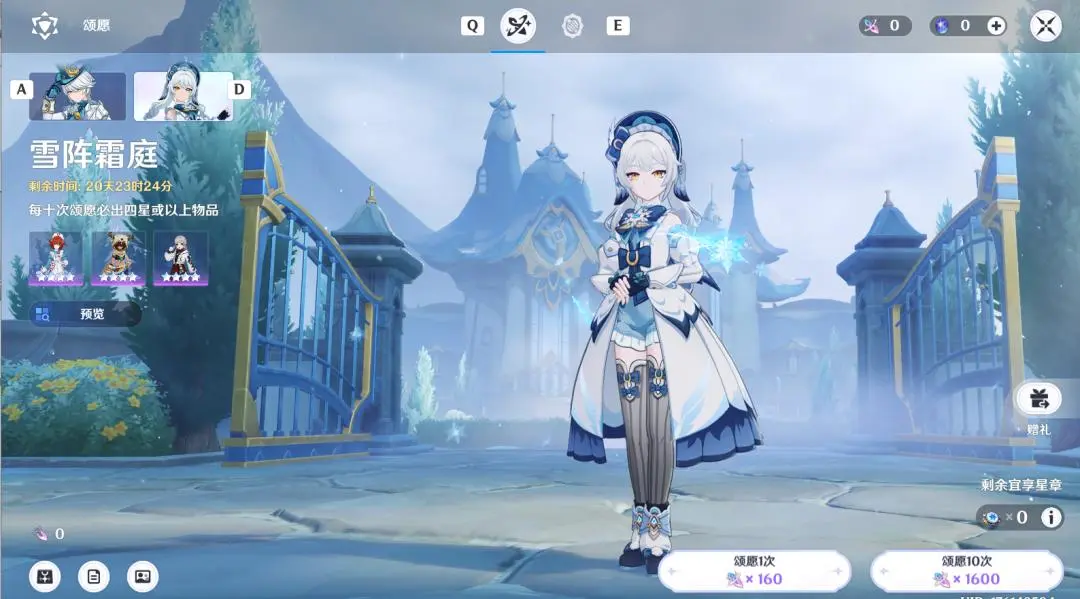
Task: Close the wish screen with the X button
Action: coord(1045,26)
